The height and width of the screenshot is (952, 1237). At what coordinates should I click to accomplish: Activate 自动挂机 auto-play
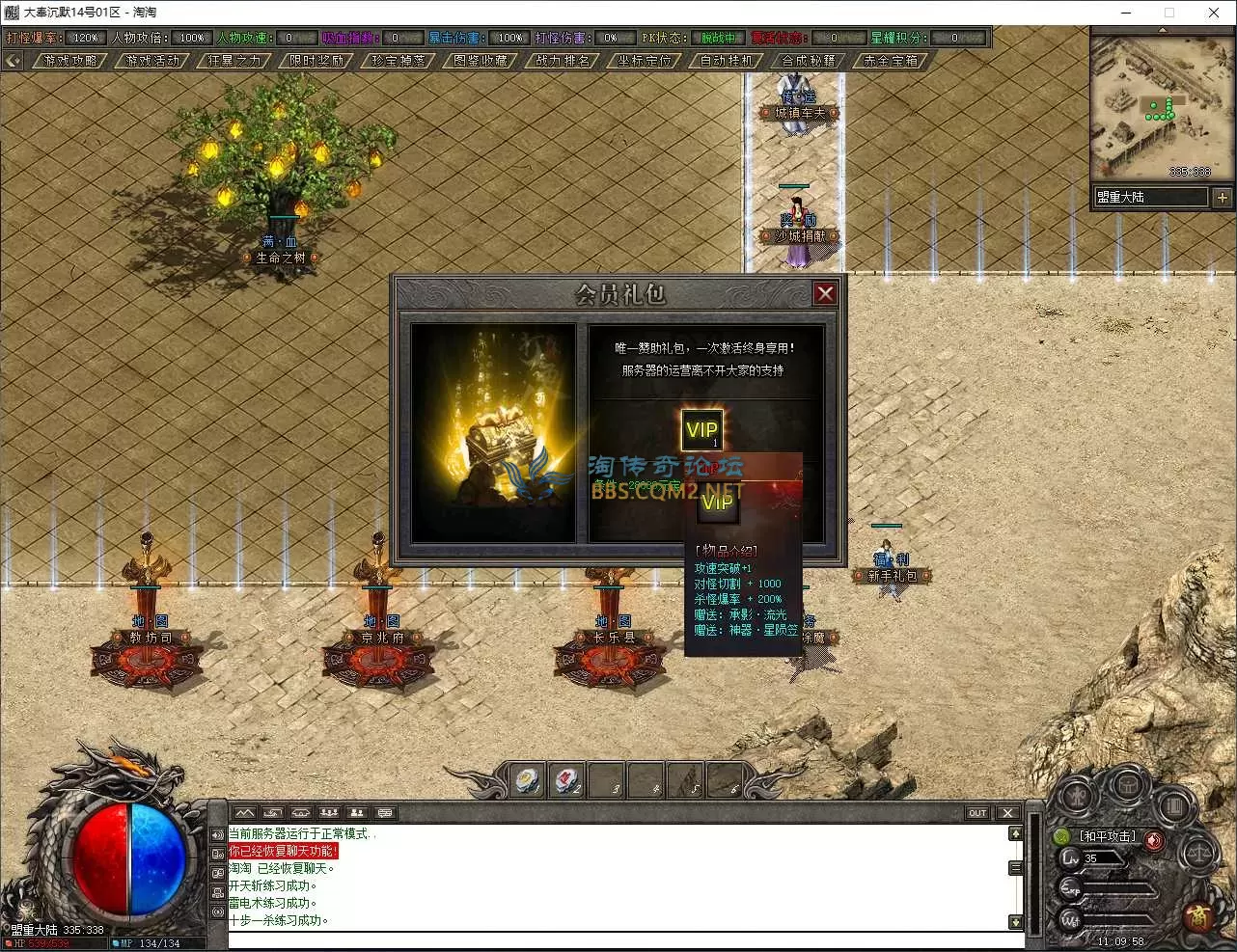click(x=728, y=61)
